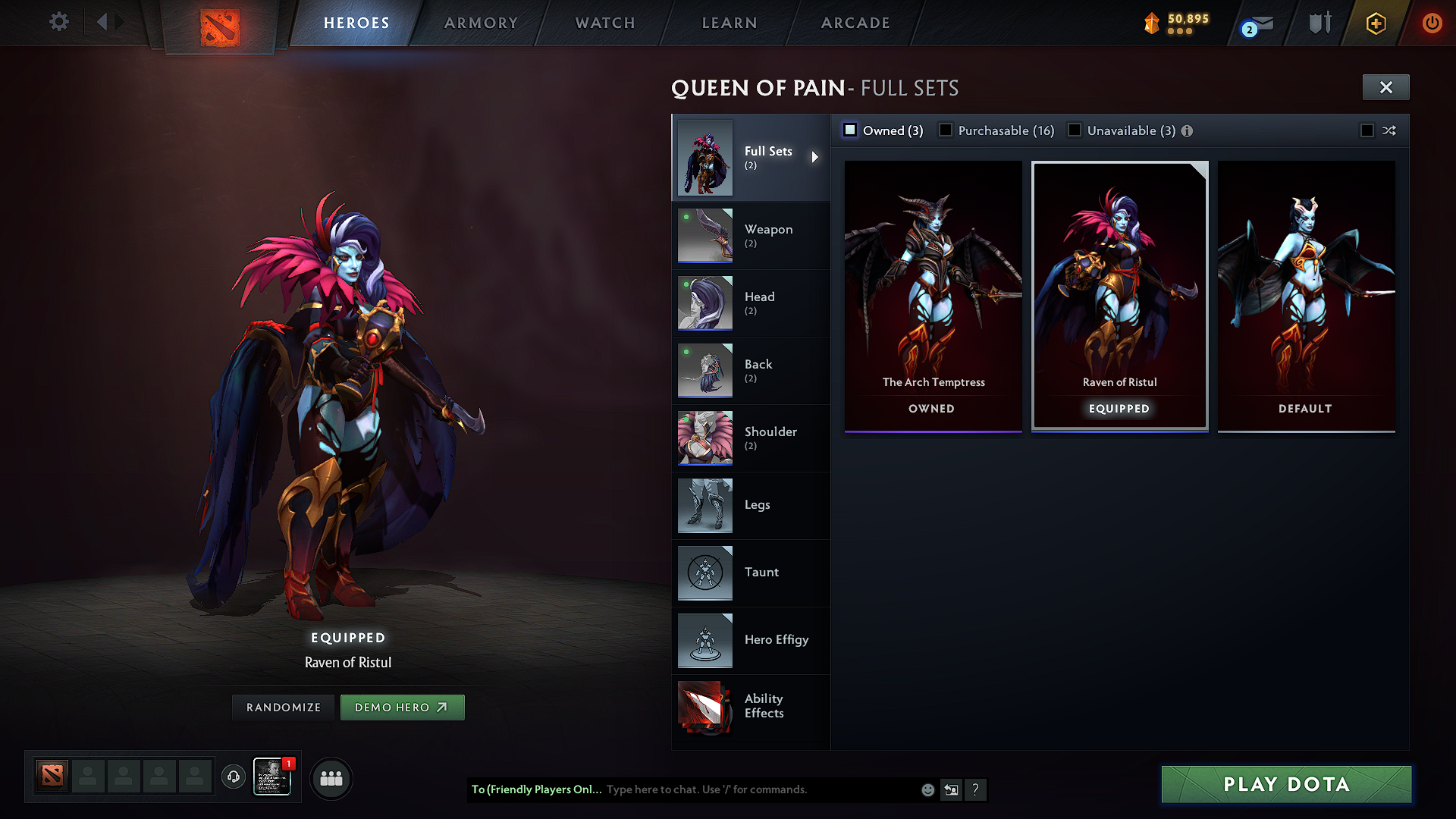Select the Taunt category icon

(704, 573)
